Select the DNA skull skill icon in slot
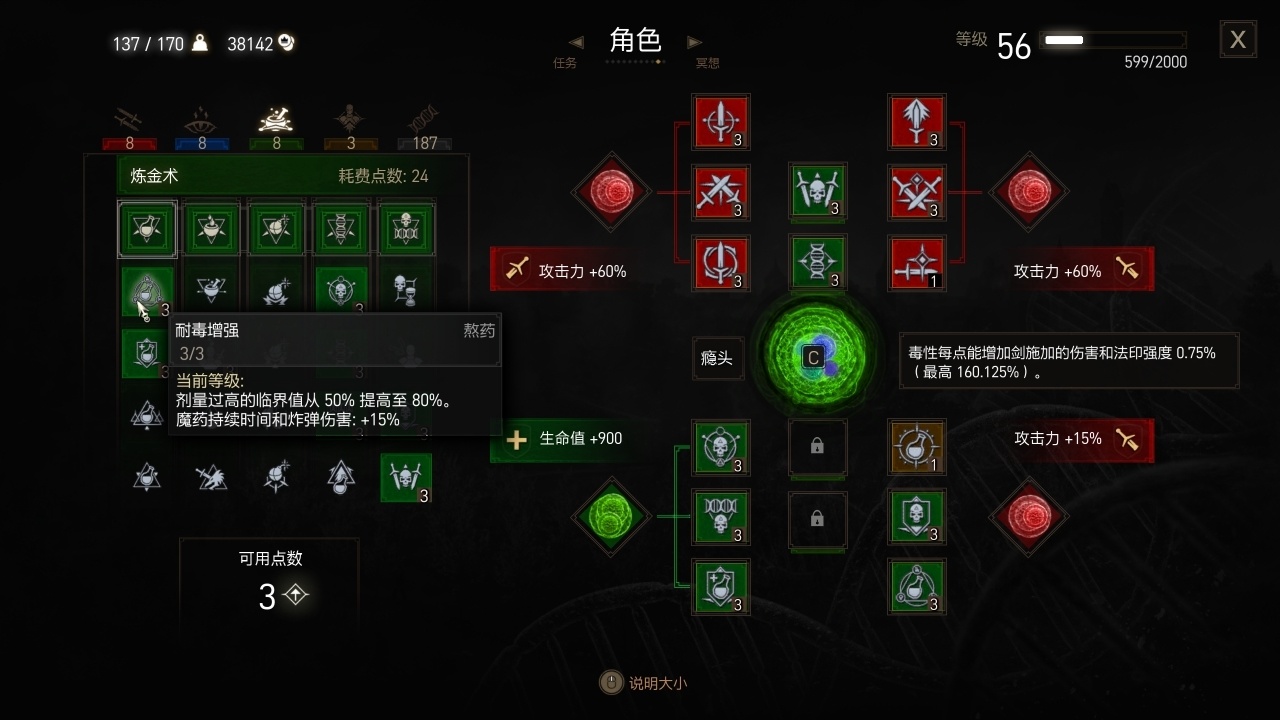The height and width of the screenshot is (720, 1280). click(x=721, y=517)
